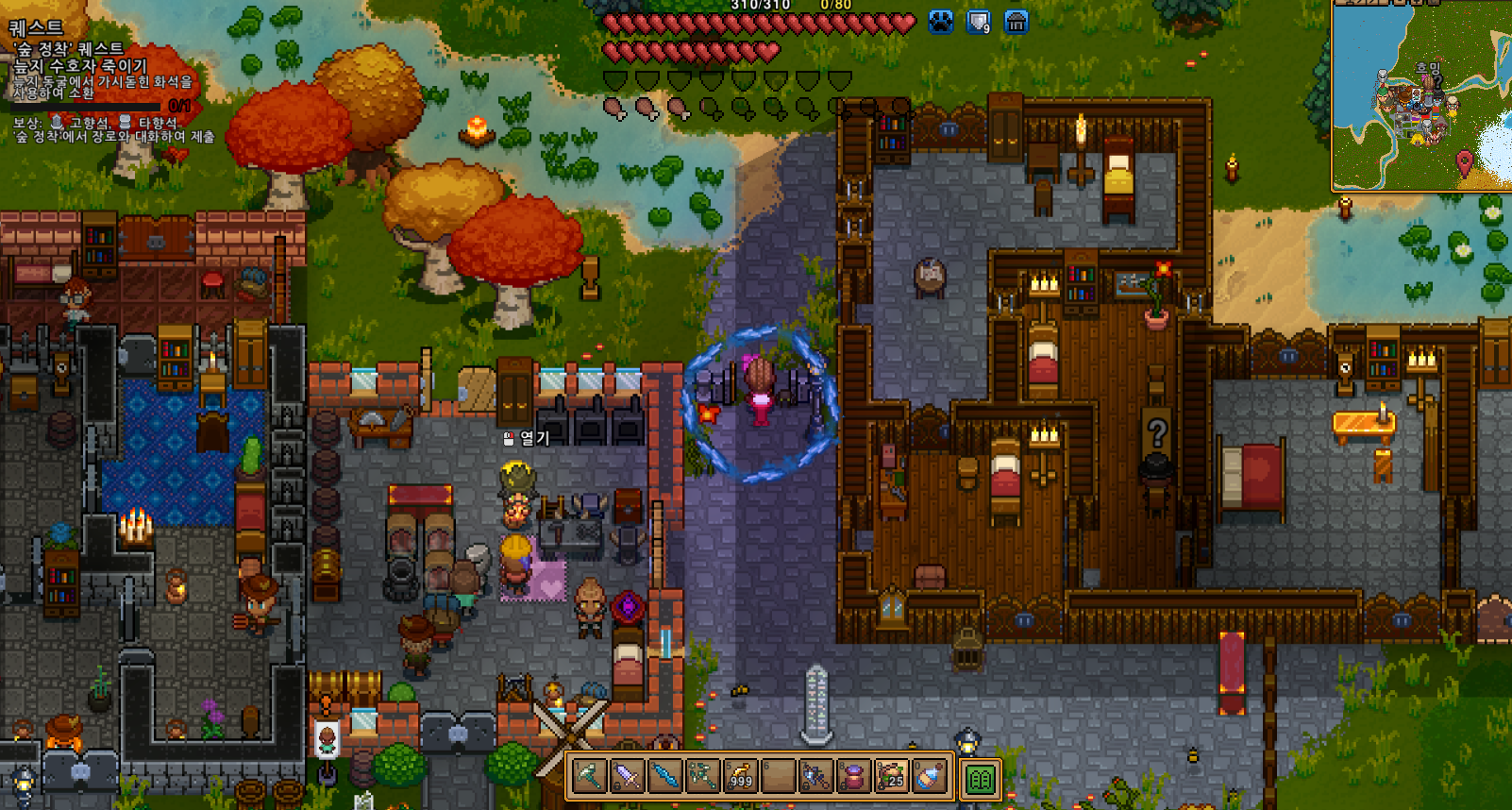Open the minimap in the corner
Screen dimensions: 1512x810
click(1421, 95)
